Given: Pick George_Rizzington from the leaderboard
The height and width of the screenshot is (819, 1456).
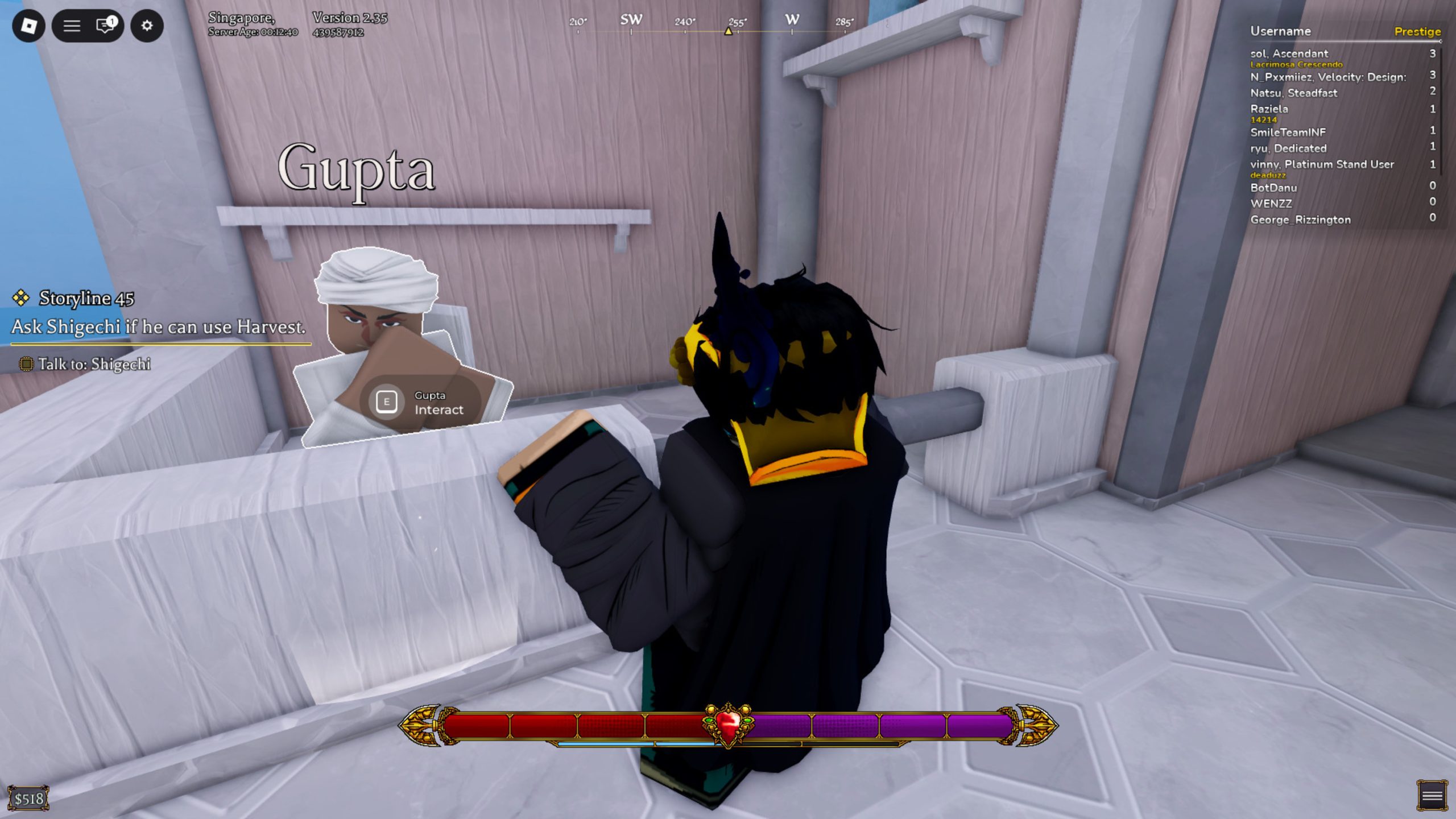Looking at the screenshot, I should pos(1300,220).
